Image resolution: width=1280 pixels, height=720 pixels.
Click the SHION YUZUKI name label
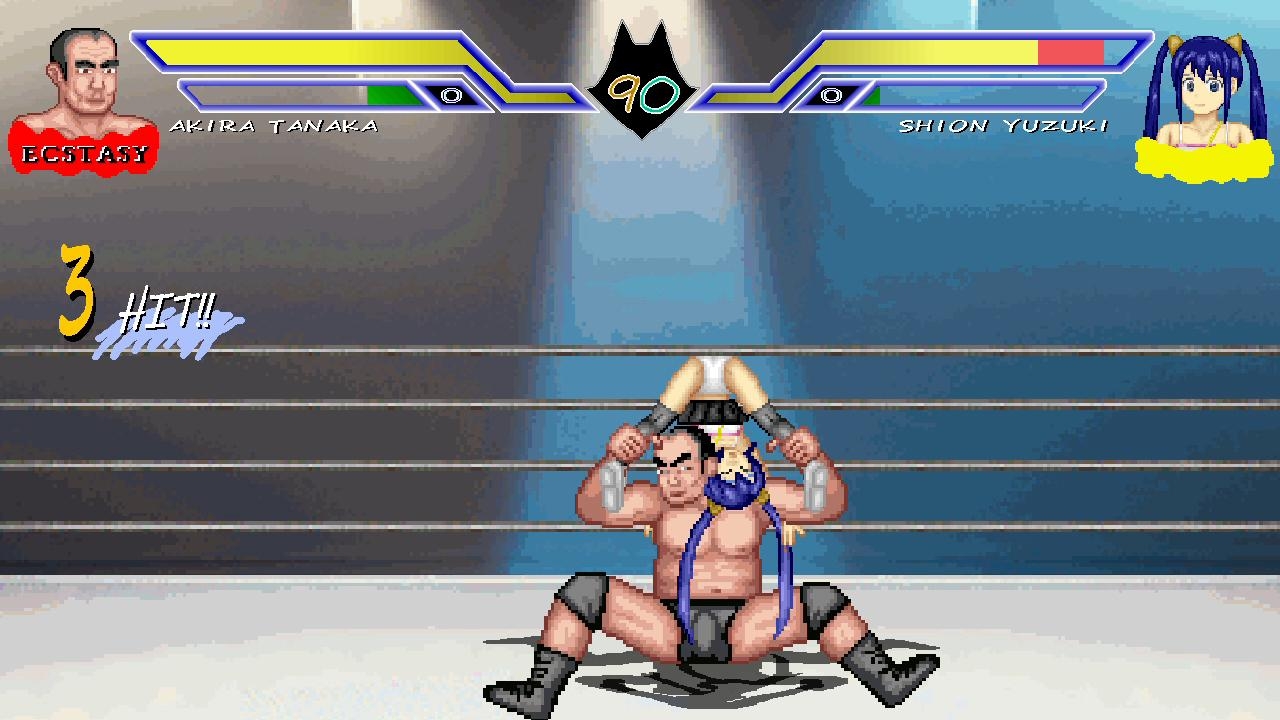(x=1005, y=124)
